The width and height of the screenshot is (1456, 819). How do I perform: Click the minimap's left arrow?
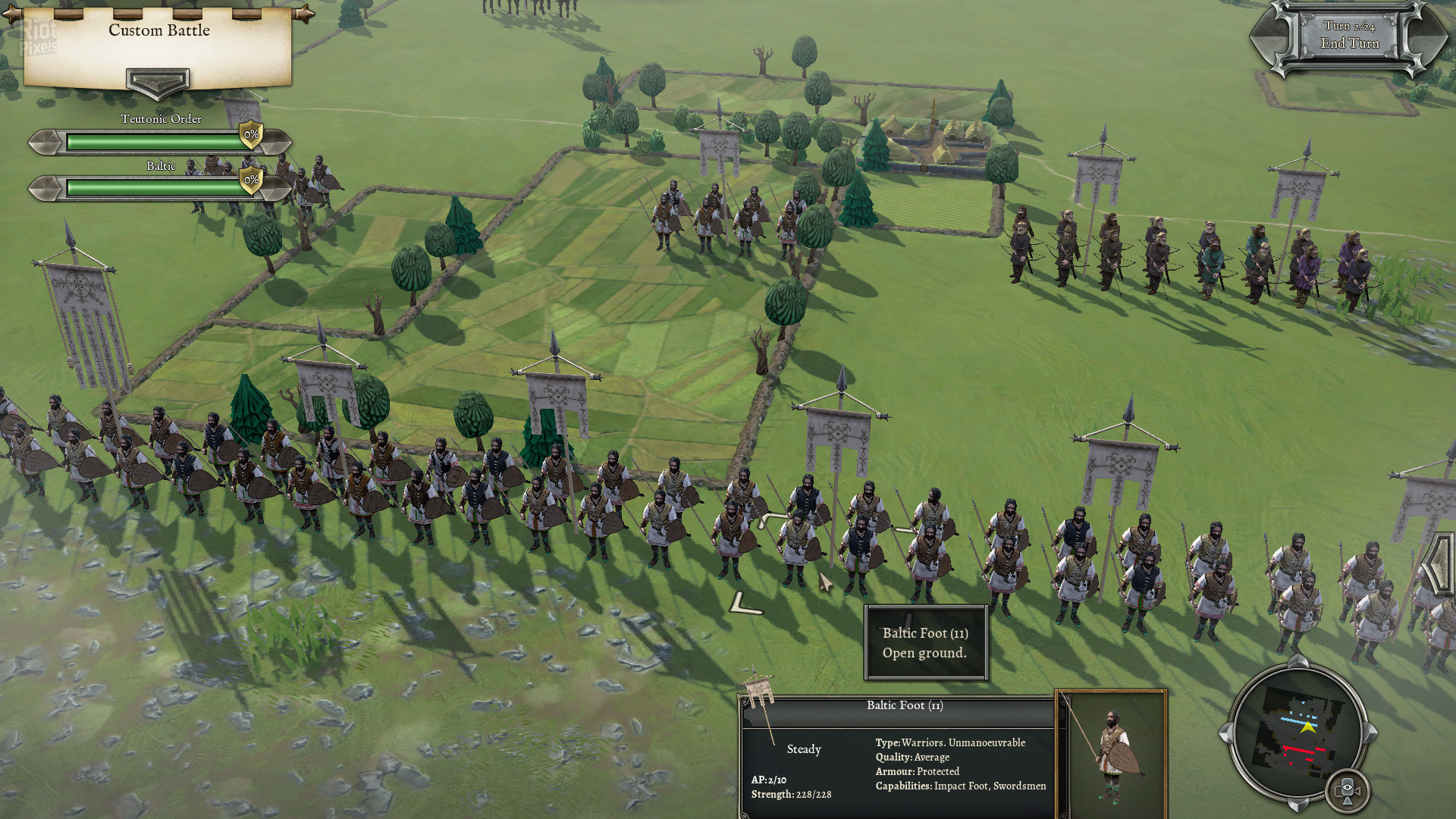1225,733
